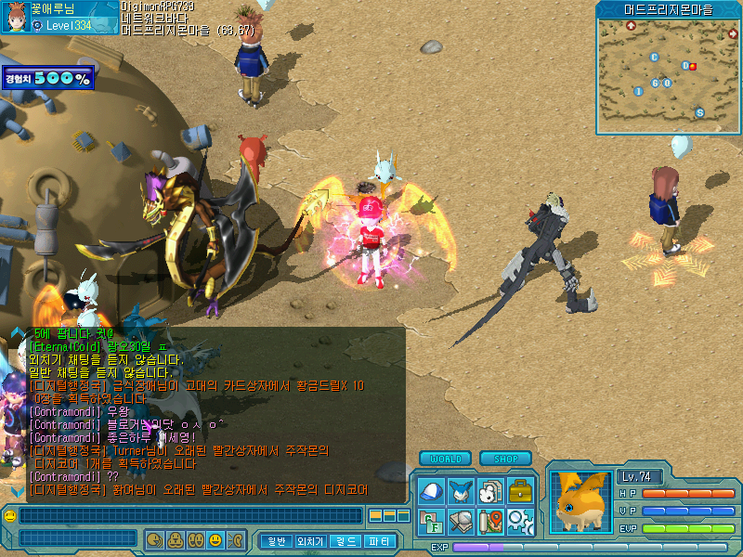Open the golden briefcase inventory icon
Screen dimensions: 743x557
[x=521, y=491]
